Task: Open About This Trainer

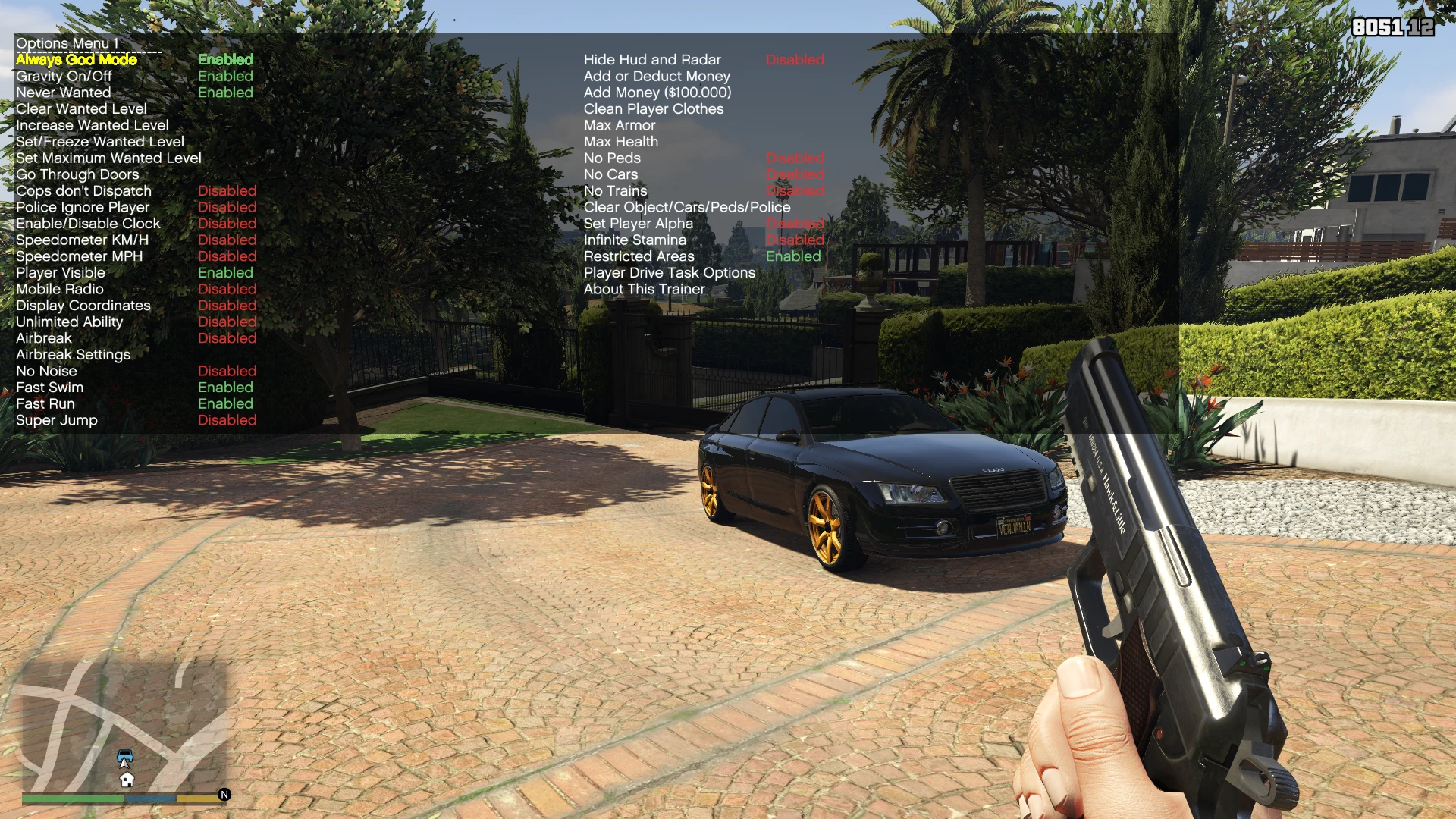Action: [643, 289]
